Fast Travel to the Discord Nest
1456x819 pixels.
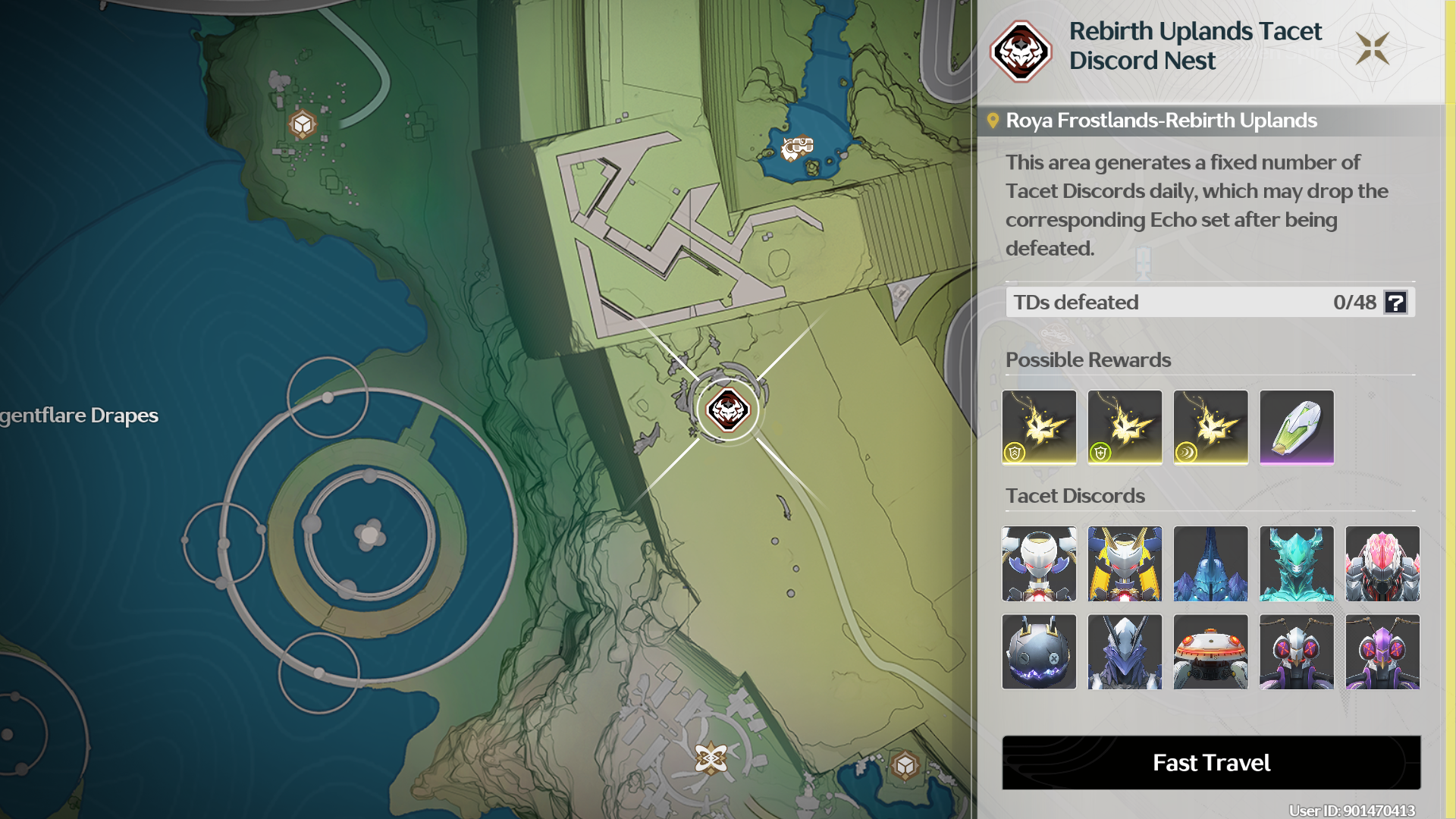1211,762
